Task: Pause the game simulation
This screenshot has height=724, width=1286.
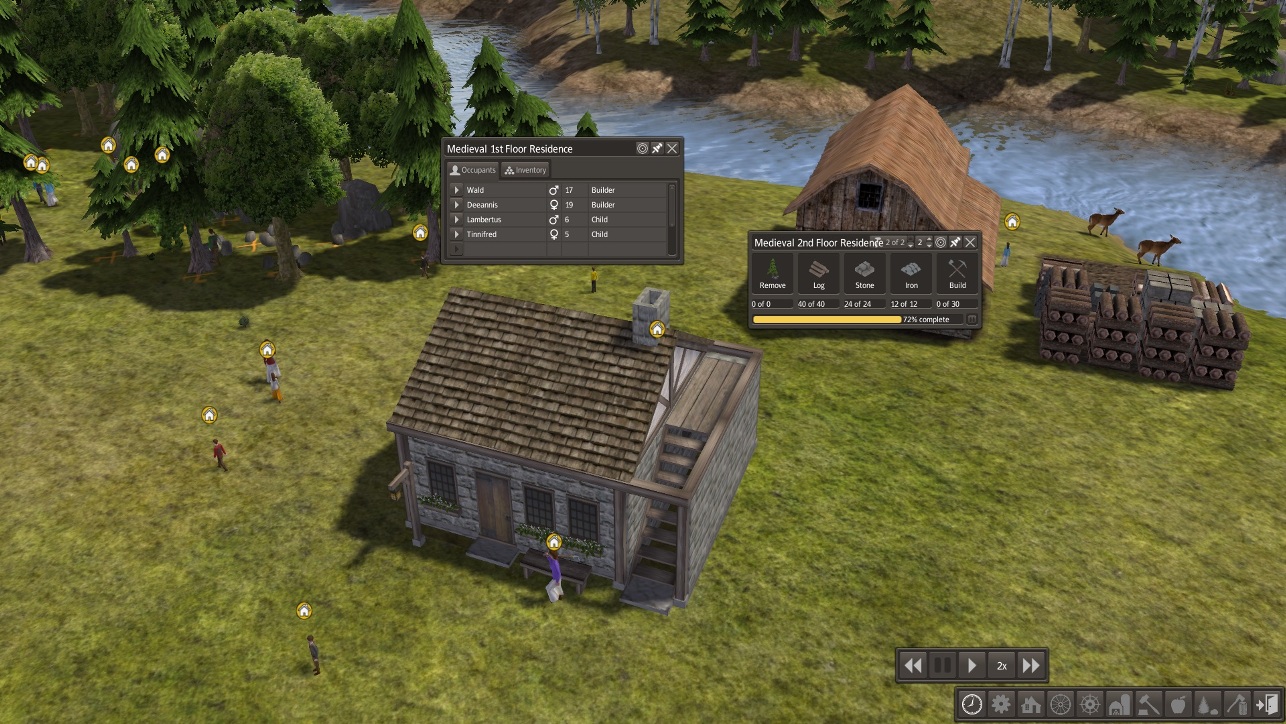Action: pyautogui.click(x=942, y=665)
